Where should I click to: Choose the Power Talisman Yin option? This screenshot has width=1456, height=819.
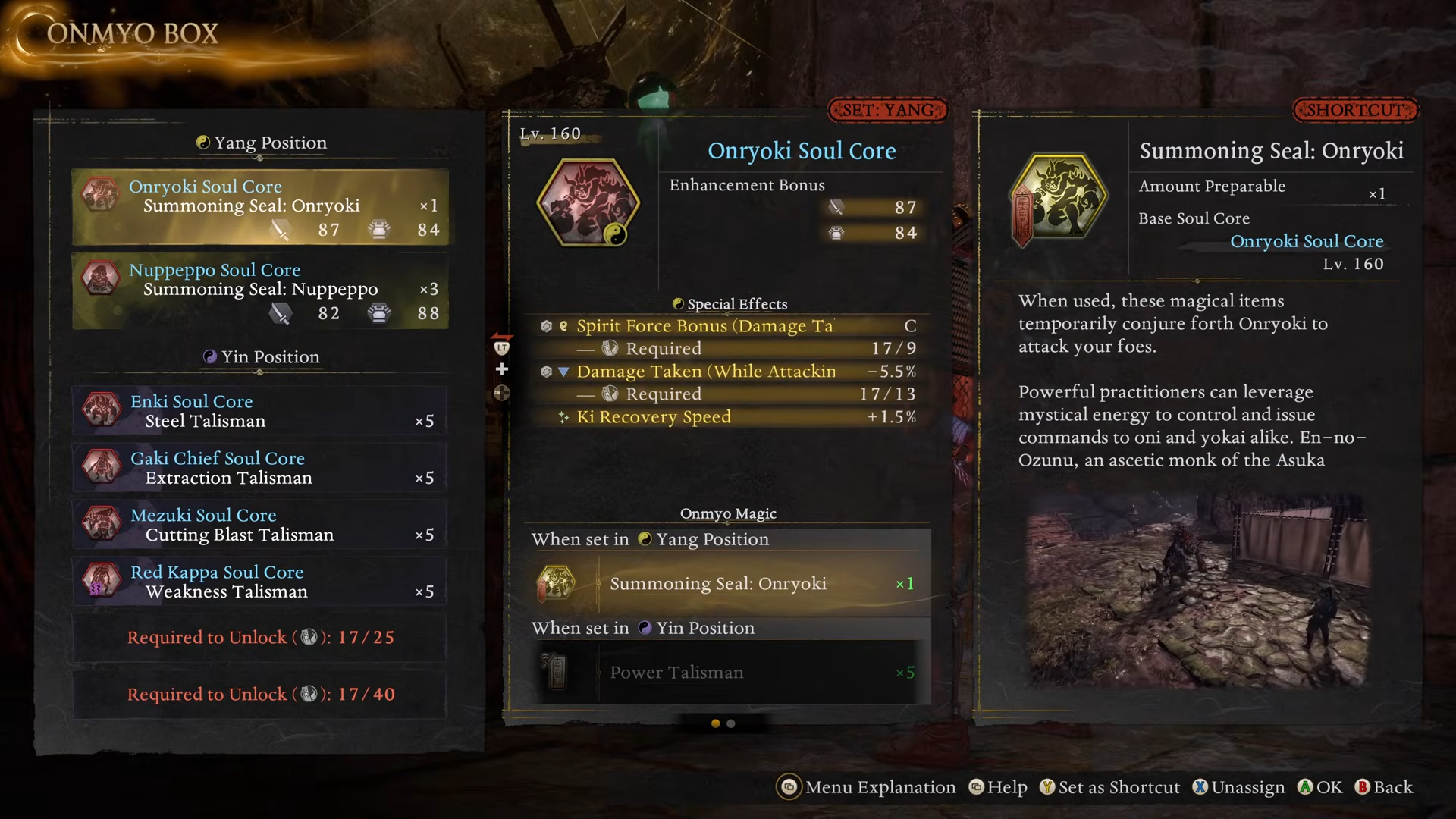(x=726, y=673)
